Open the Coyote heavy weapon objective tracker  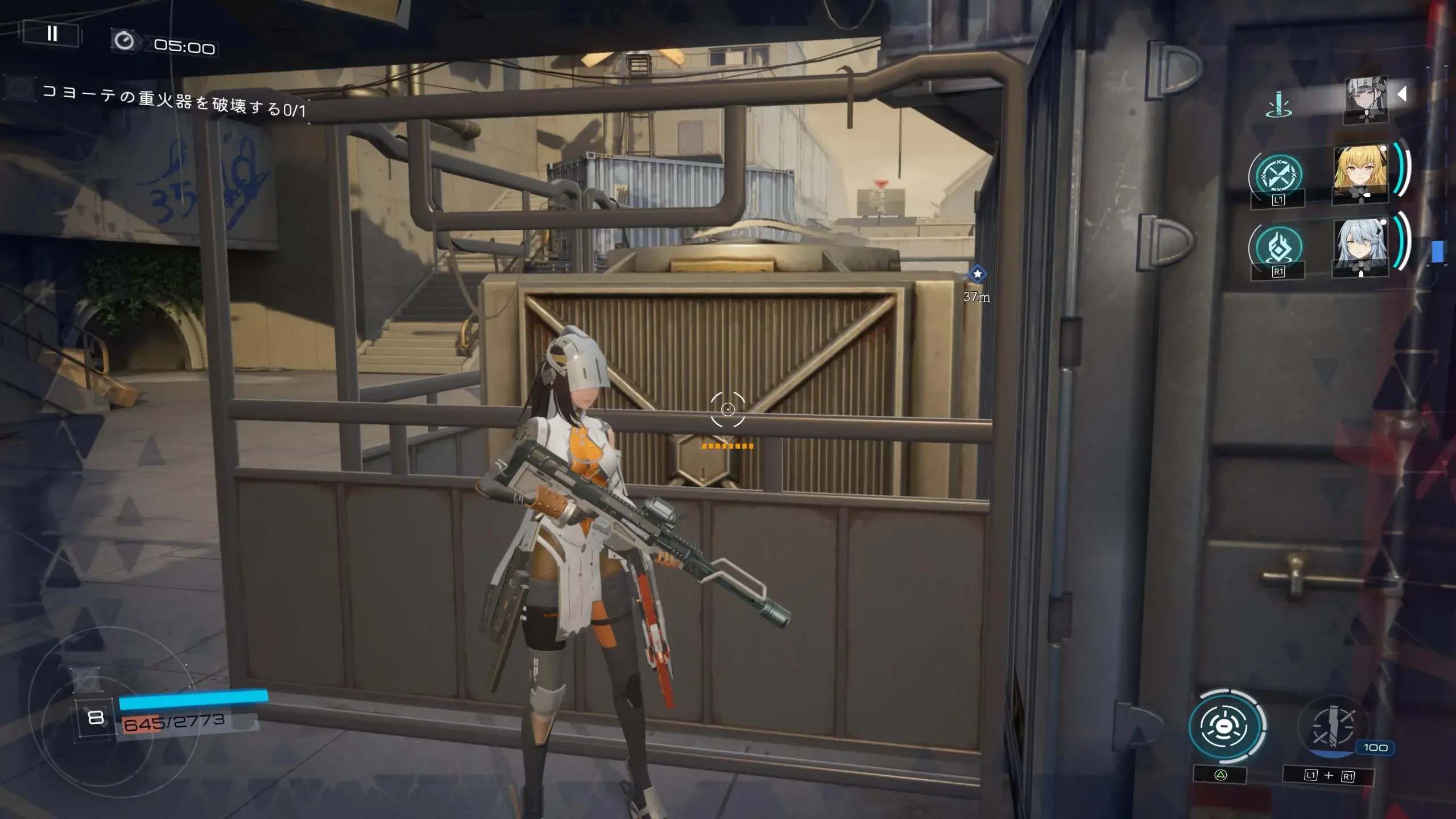click(x=173, y=101)
